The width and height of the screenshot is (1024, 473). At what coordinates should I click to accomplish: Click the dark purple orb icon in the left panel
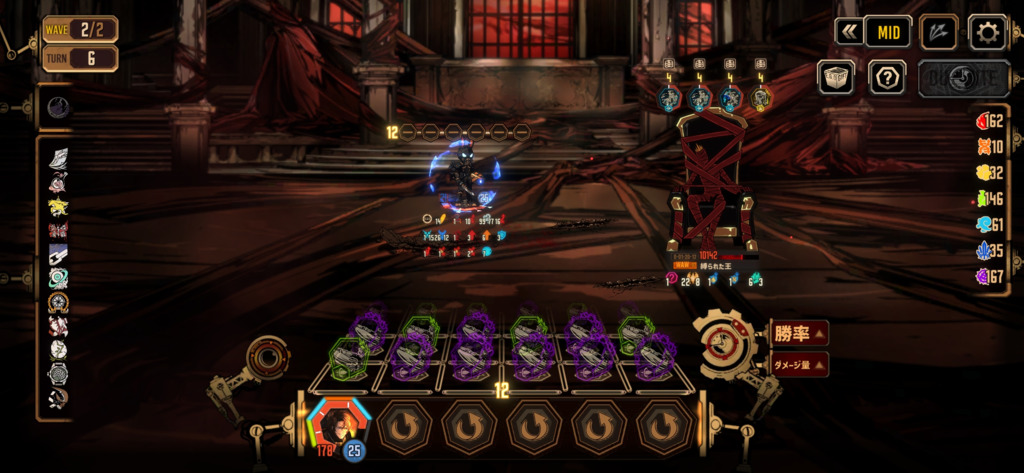57,107
